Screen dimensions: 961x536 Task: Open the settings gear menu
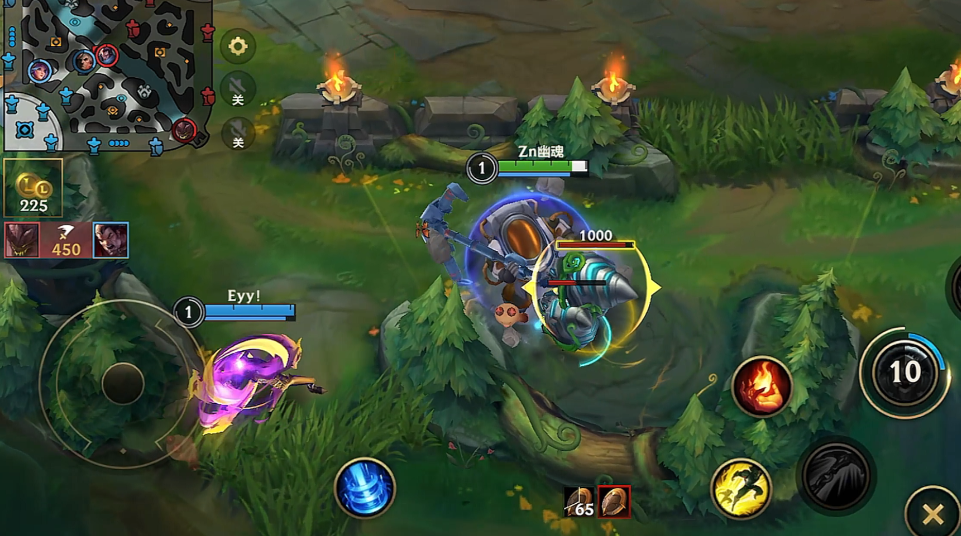point(238,46)
